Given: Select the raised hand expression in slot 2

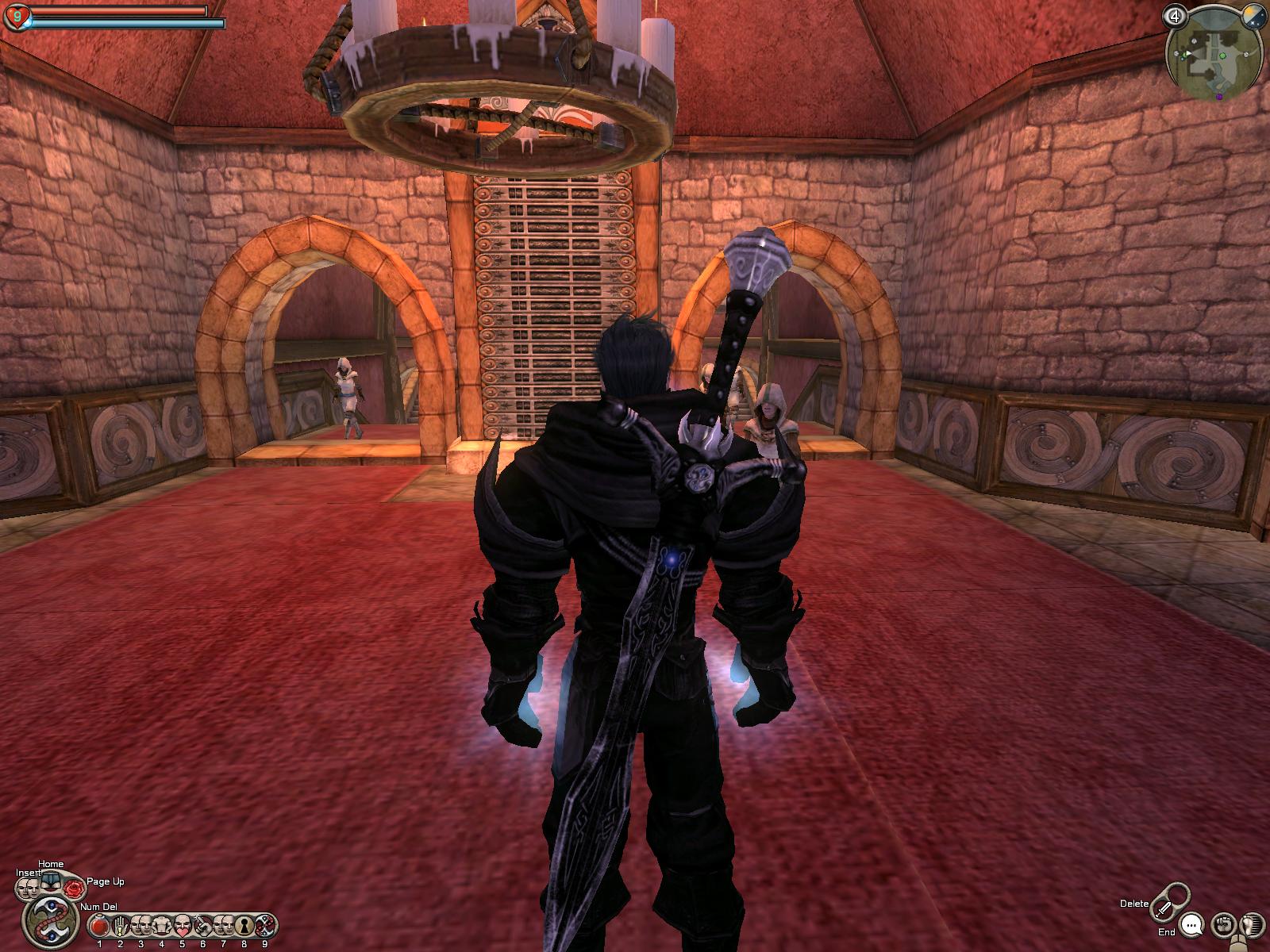Looking at the screenshot, I should (x=121, y=925).
